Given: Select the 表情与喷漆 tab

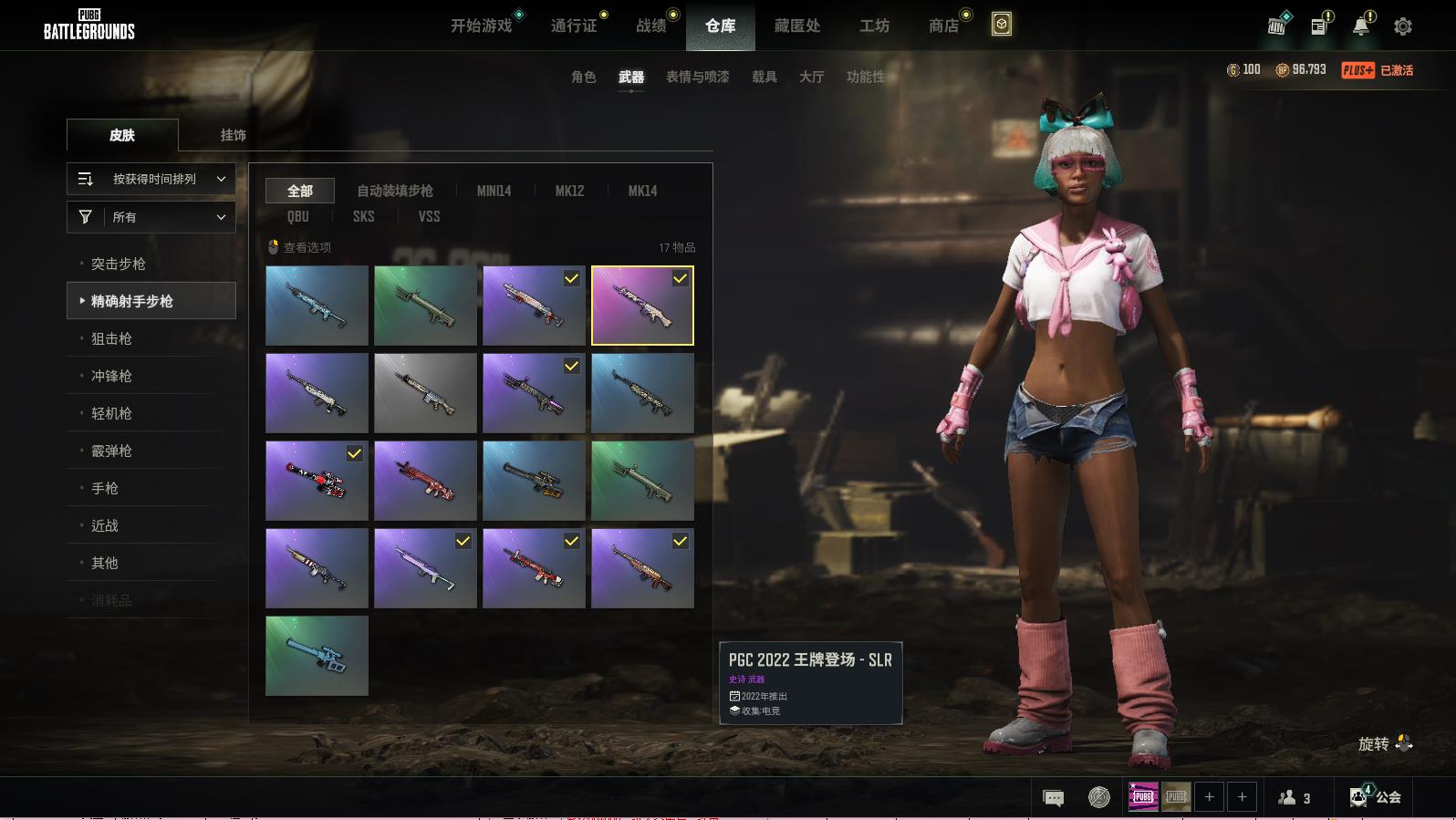Looking at the screenshot, I should click(697, 77).
